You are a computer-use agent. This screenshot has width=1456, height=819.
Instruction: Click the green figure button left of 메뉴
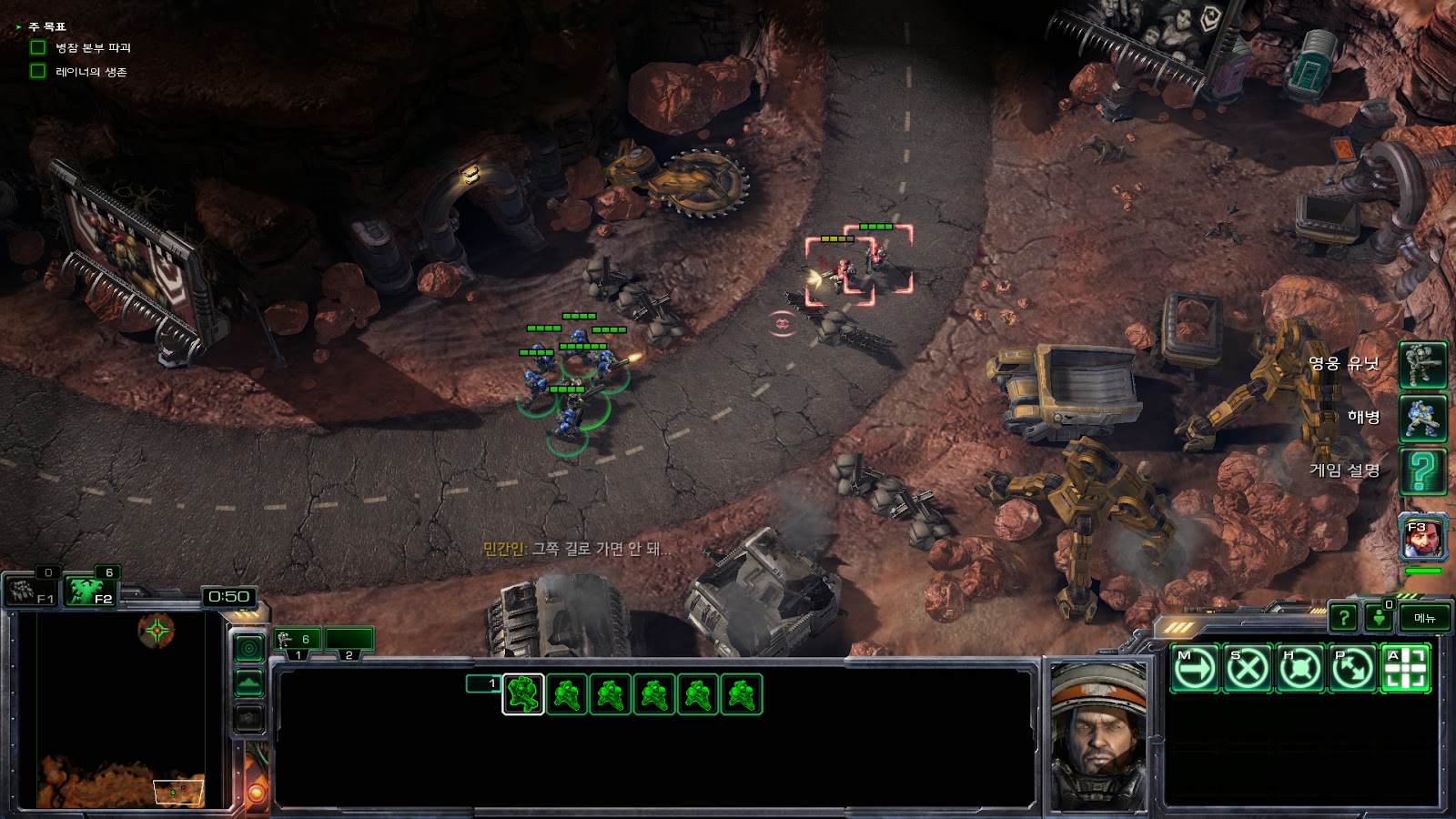click(1380, 618)
